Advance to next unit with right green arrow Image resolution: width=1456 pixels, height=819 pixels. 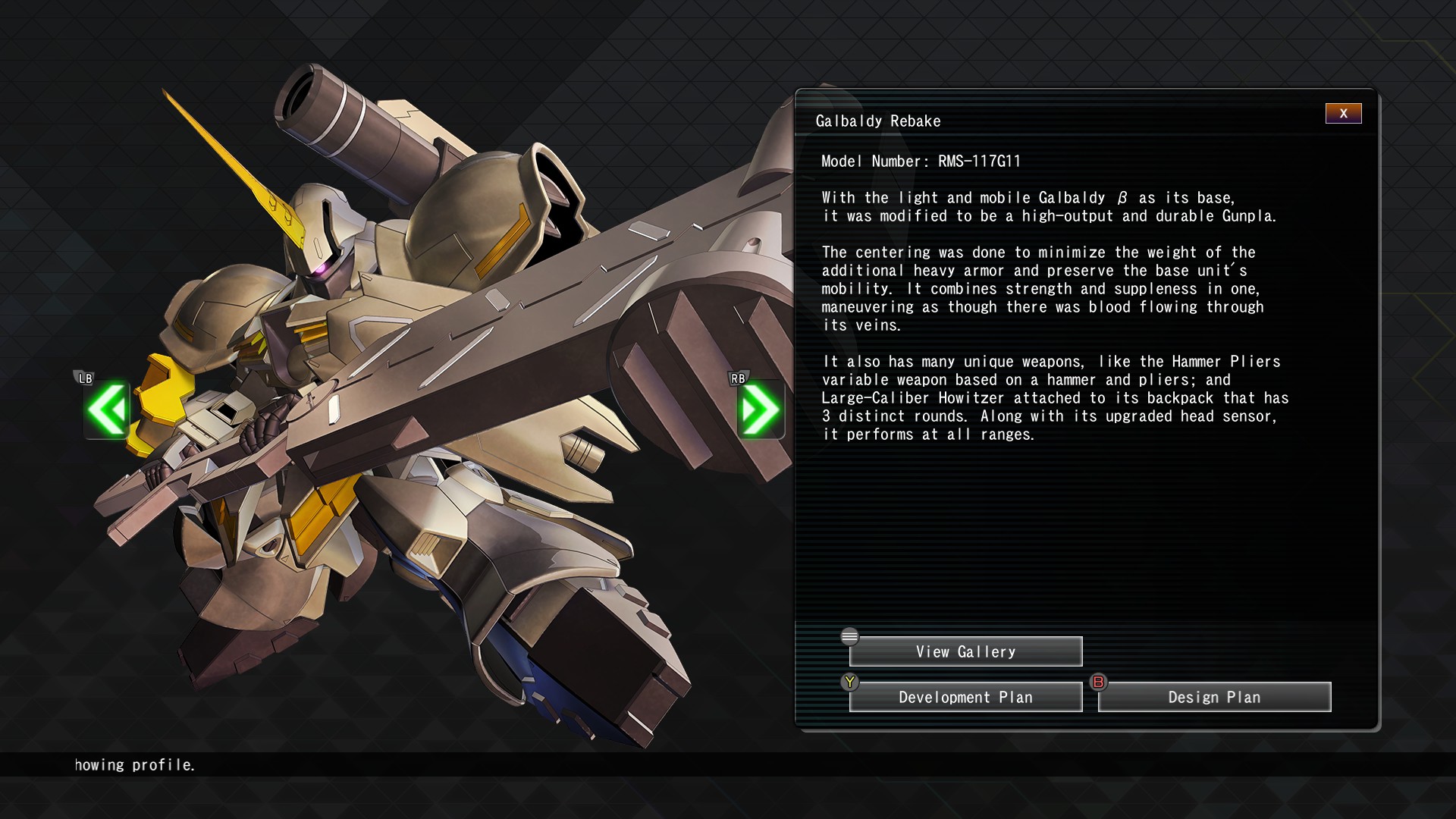tap(760, 410)
